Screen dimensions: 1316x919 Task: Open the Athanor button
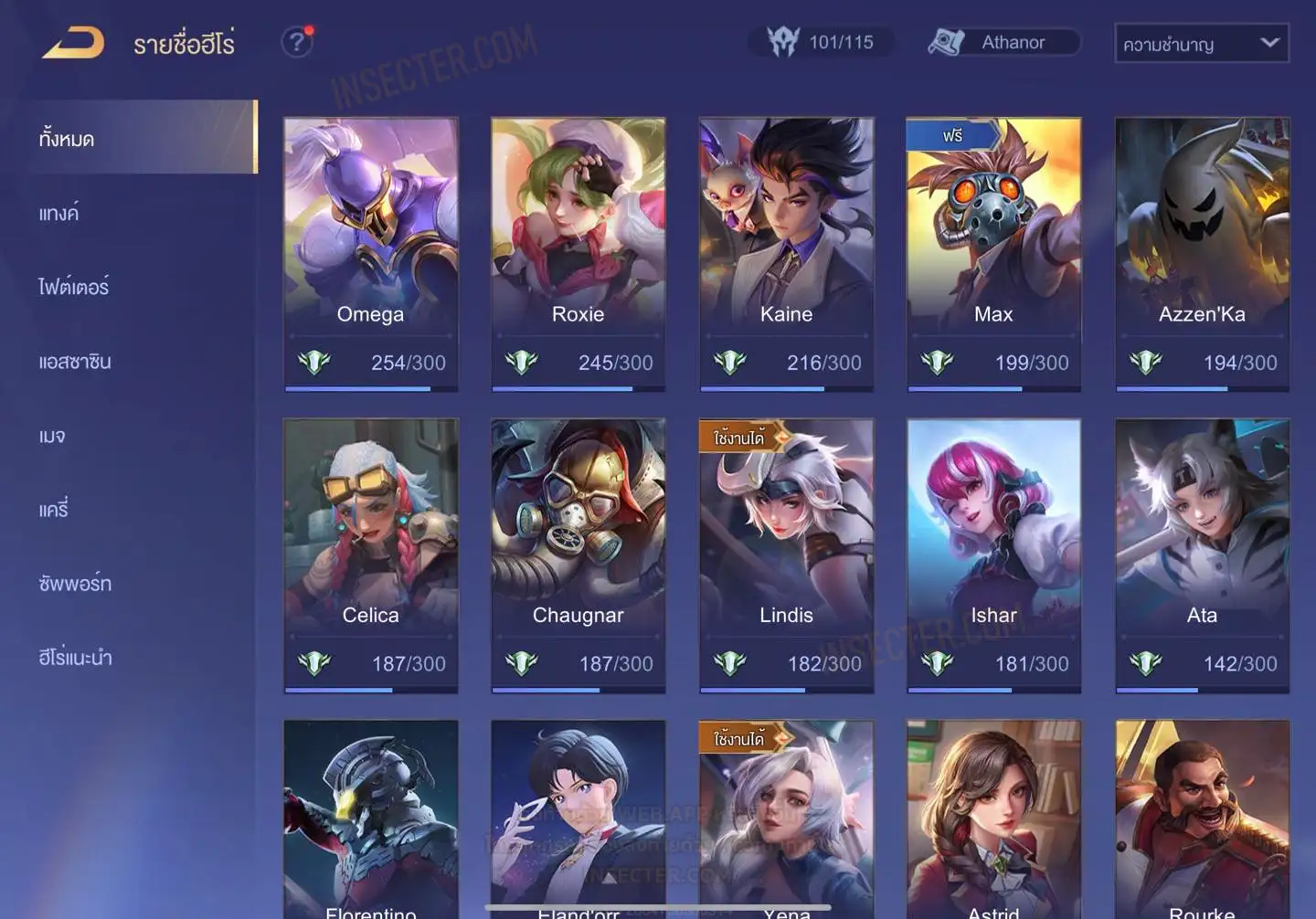coord(1003,42)
